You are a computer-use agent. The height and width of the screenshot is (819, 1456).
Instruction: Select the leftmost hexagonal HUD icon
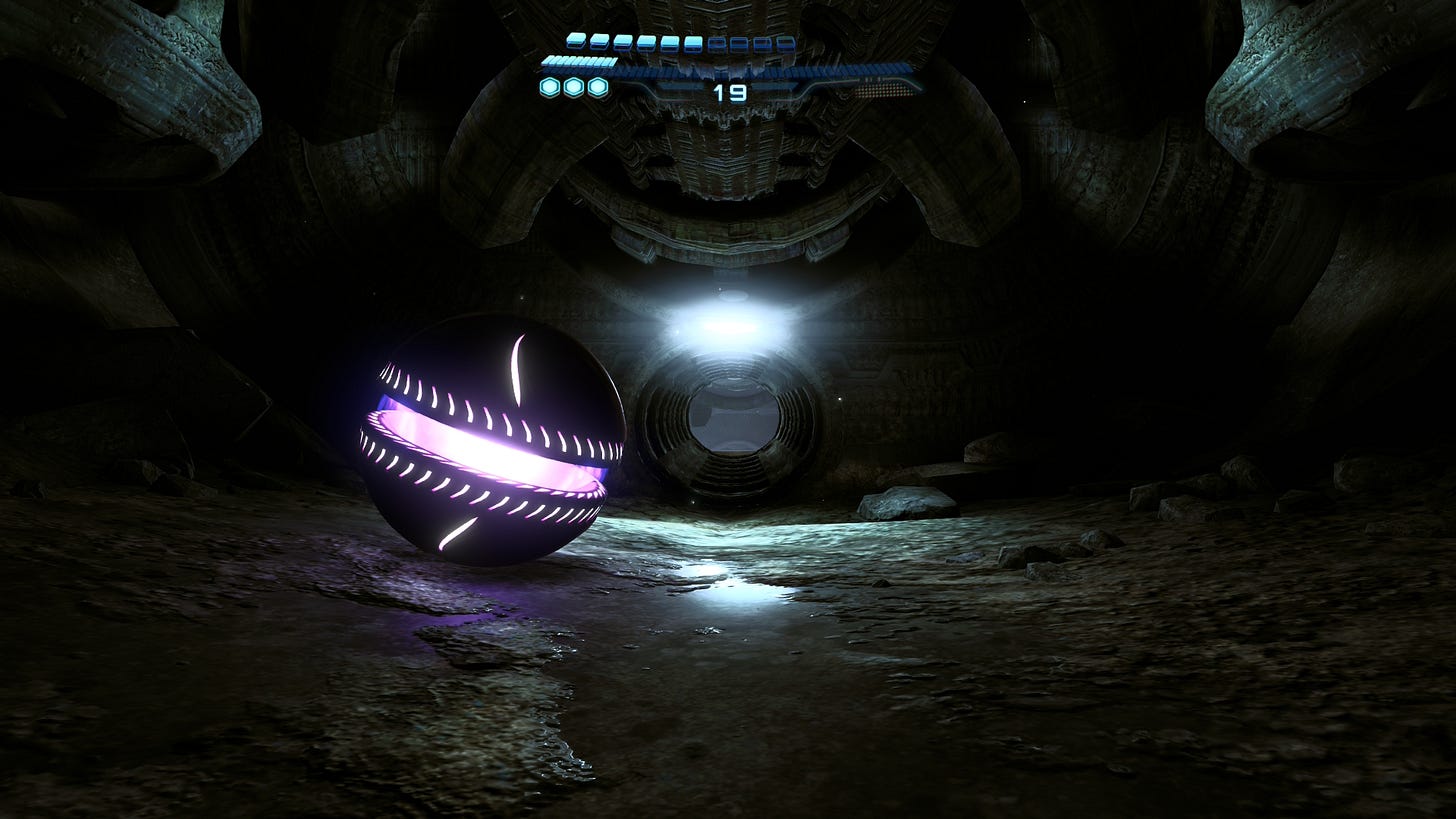(x=549, y=87)
